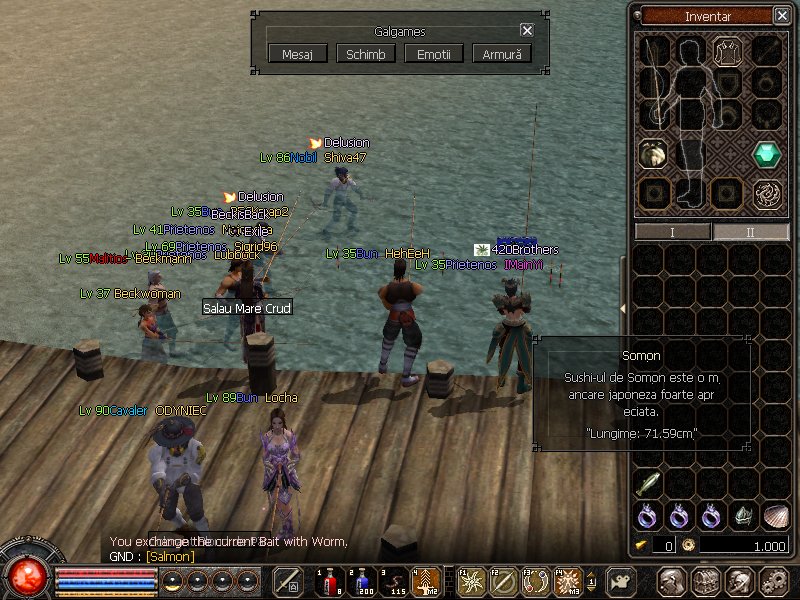800x600 pixels.
Task: Select the helmet item in inventory
Action: (x=743, y=516)
